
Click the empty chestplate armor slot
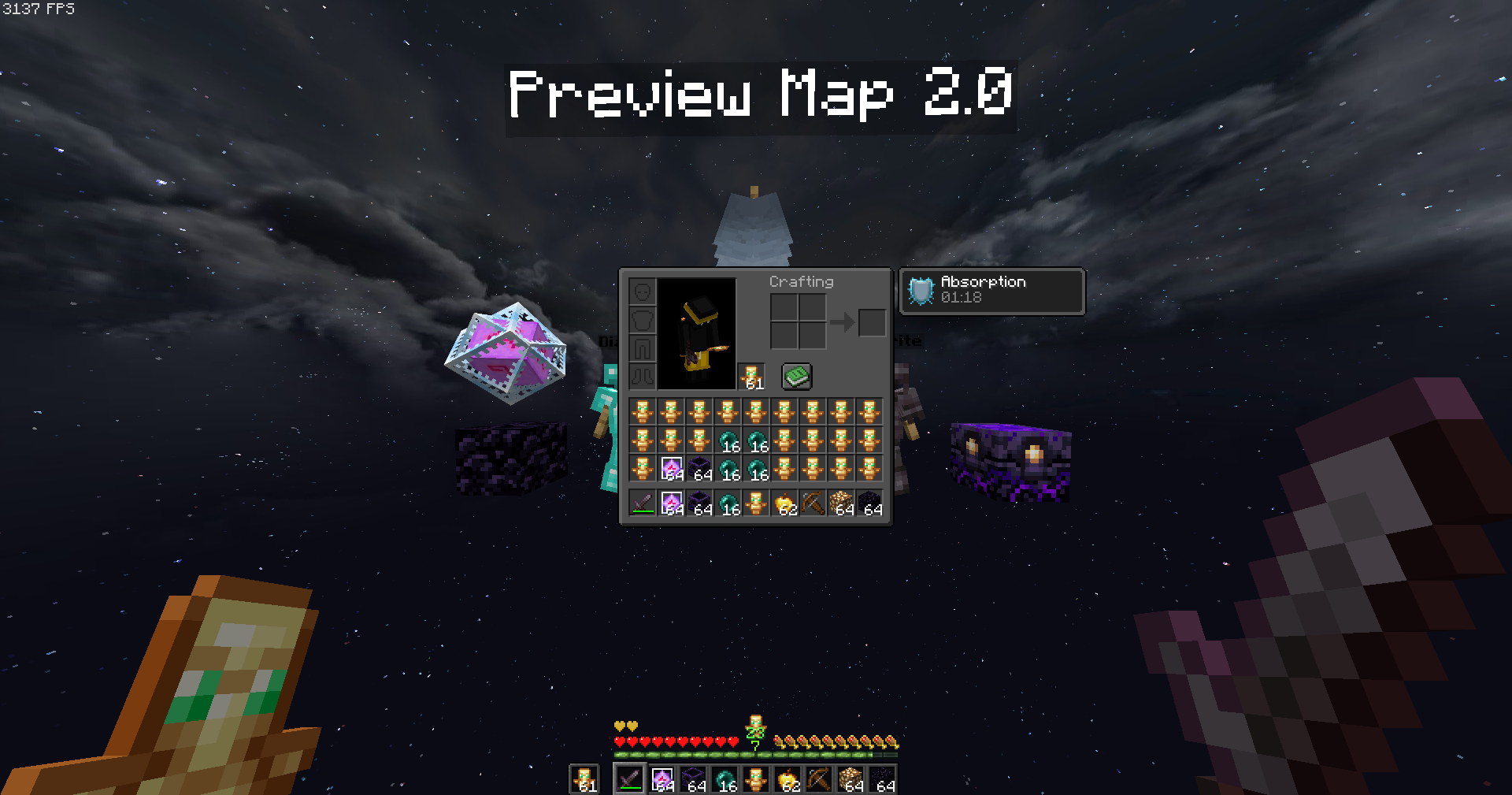point(643,318)
